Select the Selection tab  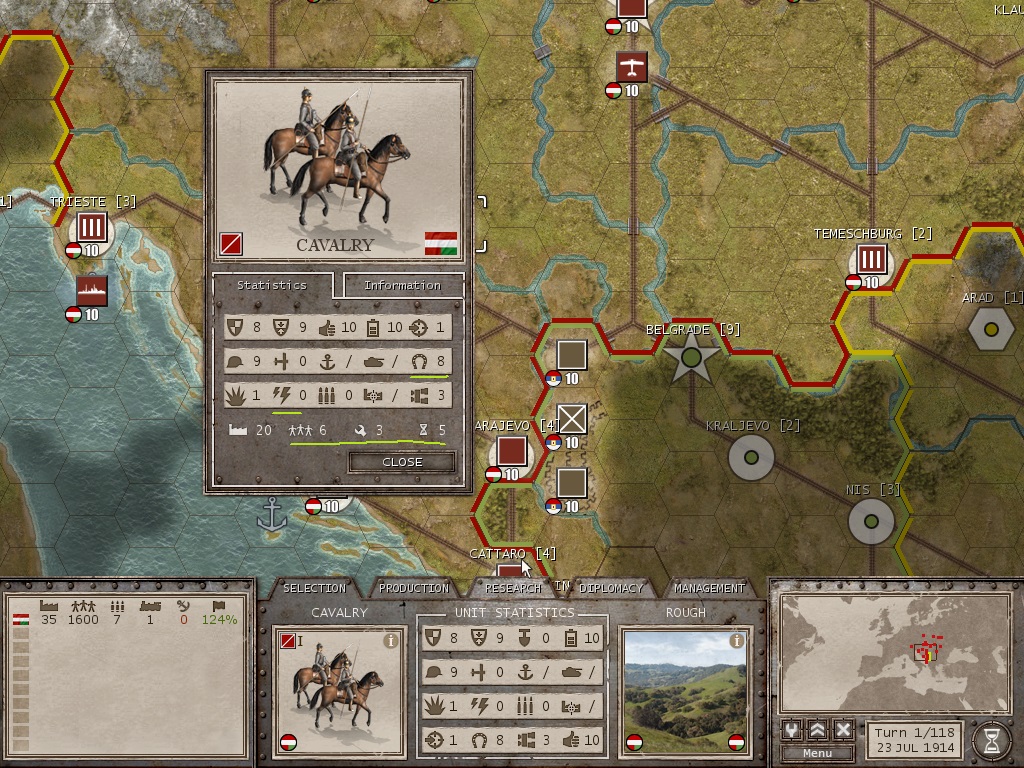[x=314, y=588]
